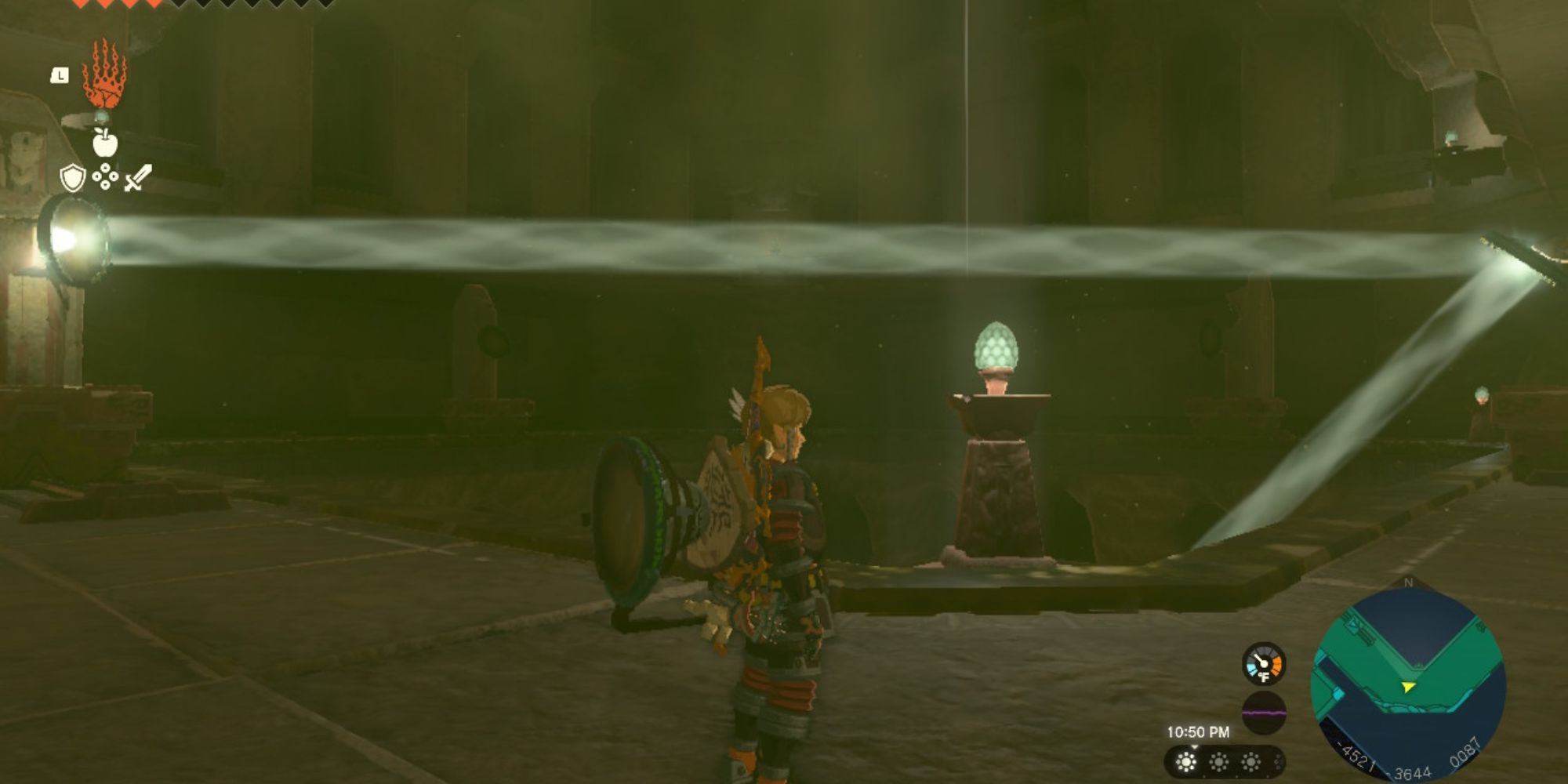Open the Fahrenheit temperature gauge
This screenshot has height=784, width=1568.
[x=1264, y=663]
